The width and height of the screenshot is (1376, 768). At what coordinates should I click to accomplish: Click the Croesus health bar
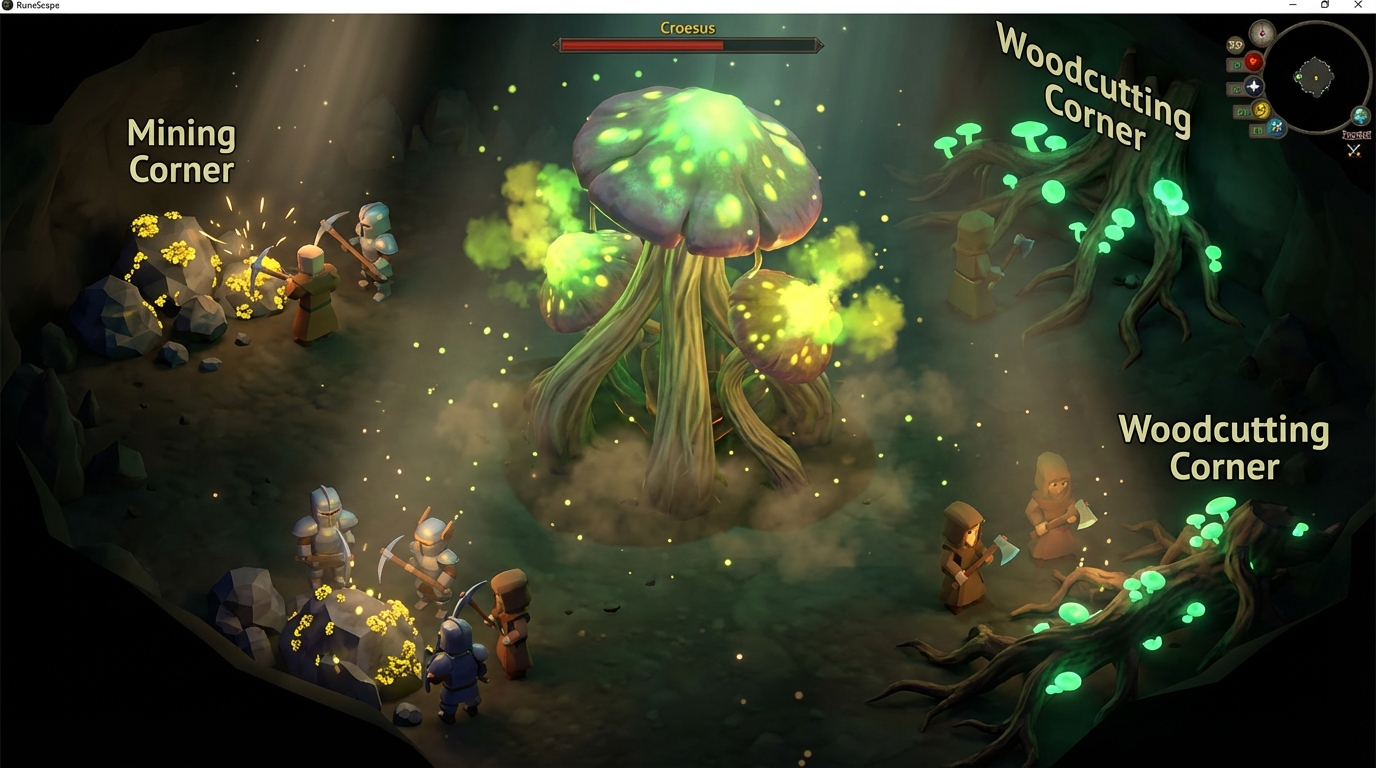(690, 44)
